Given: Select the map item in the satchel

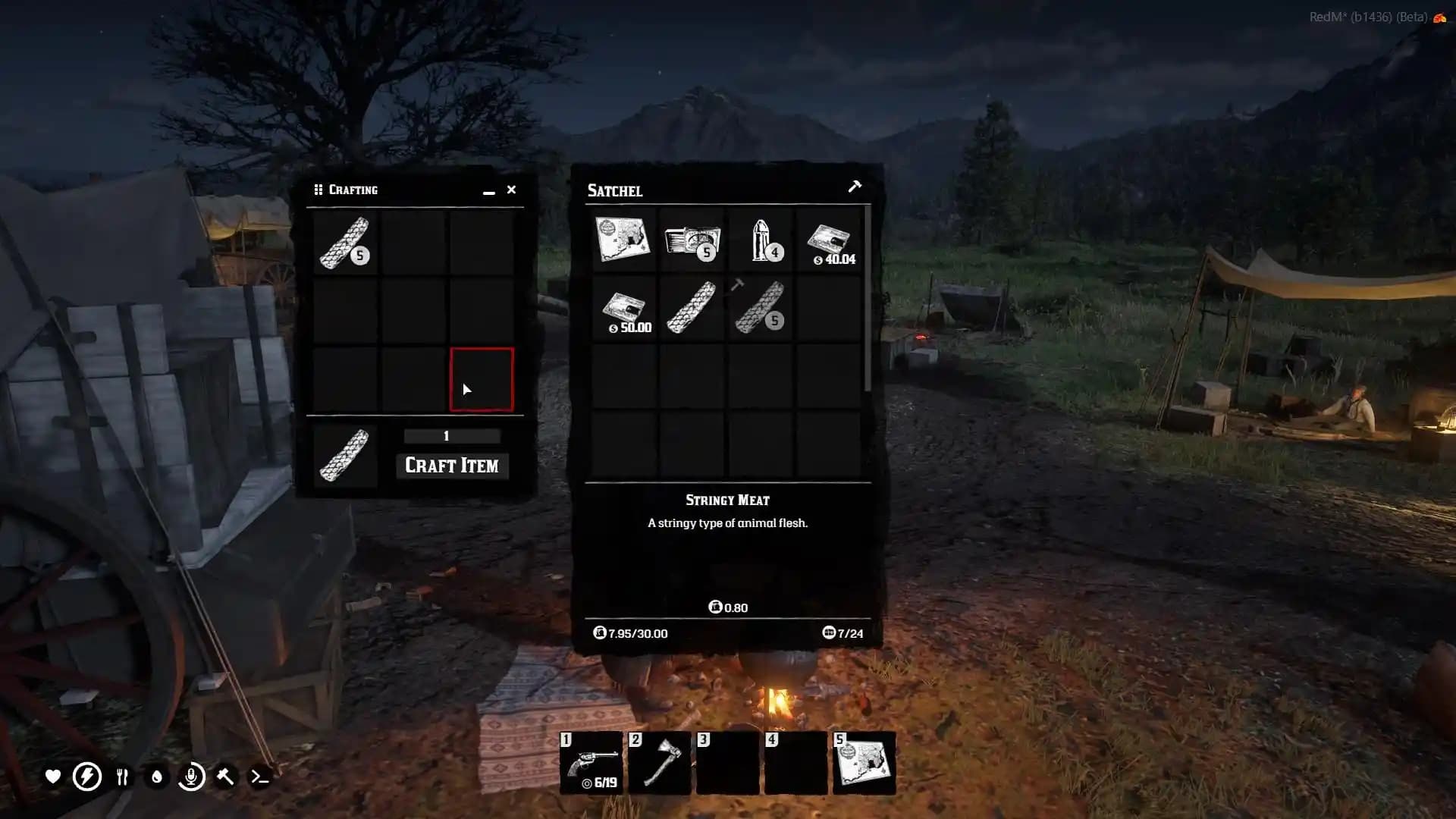Looking at the screenshot, I should point(623,240).
